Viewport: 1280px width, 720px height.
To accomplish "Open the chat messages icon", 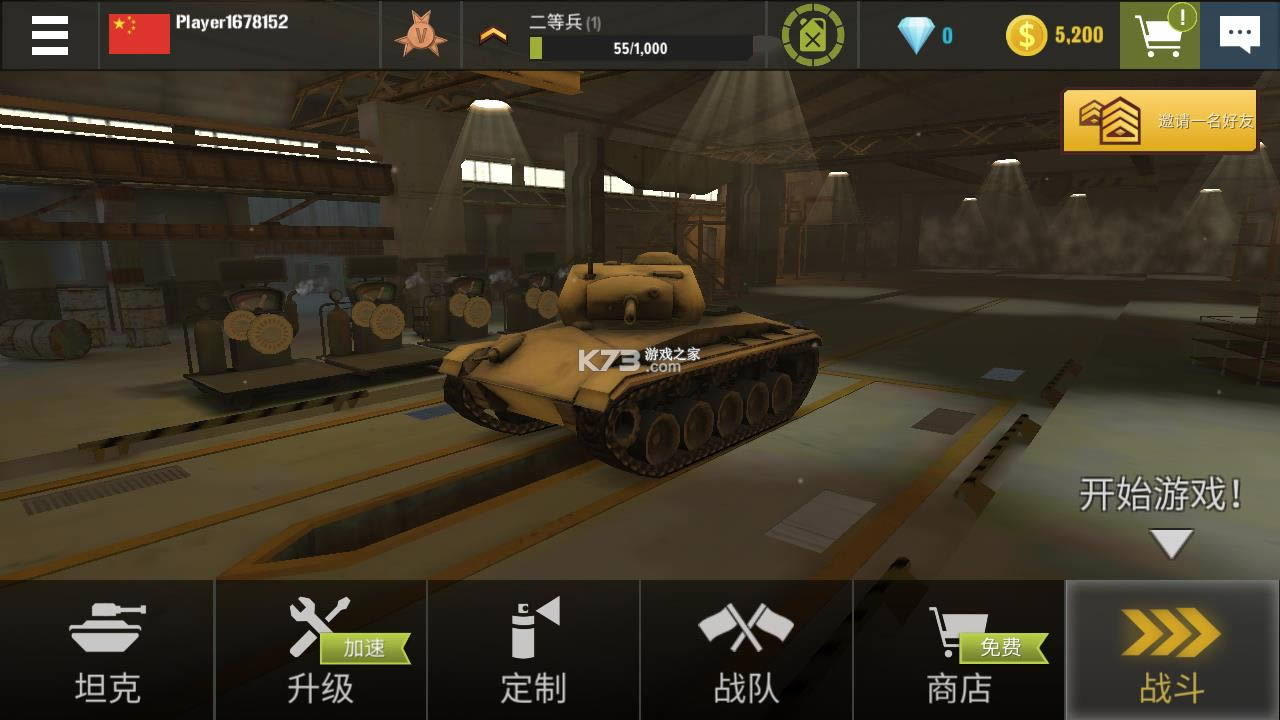I will pos(1240,33).
